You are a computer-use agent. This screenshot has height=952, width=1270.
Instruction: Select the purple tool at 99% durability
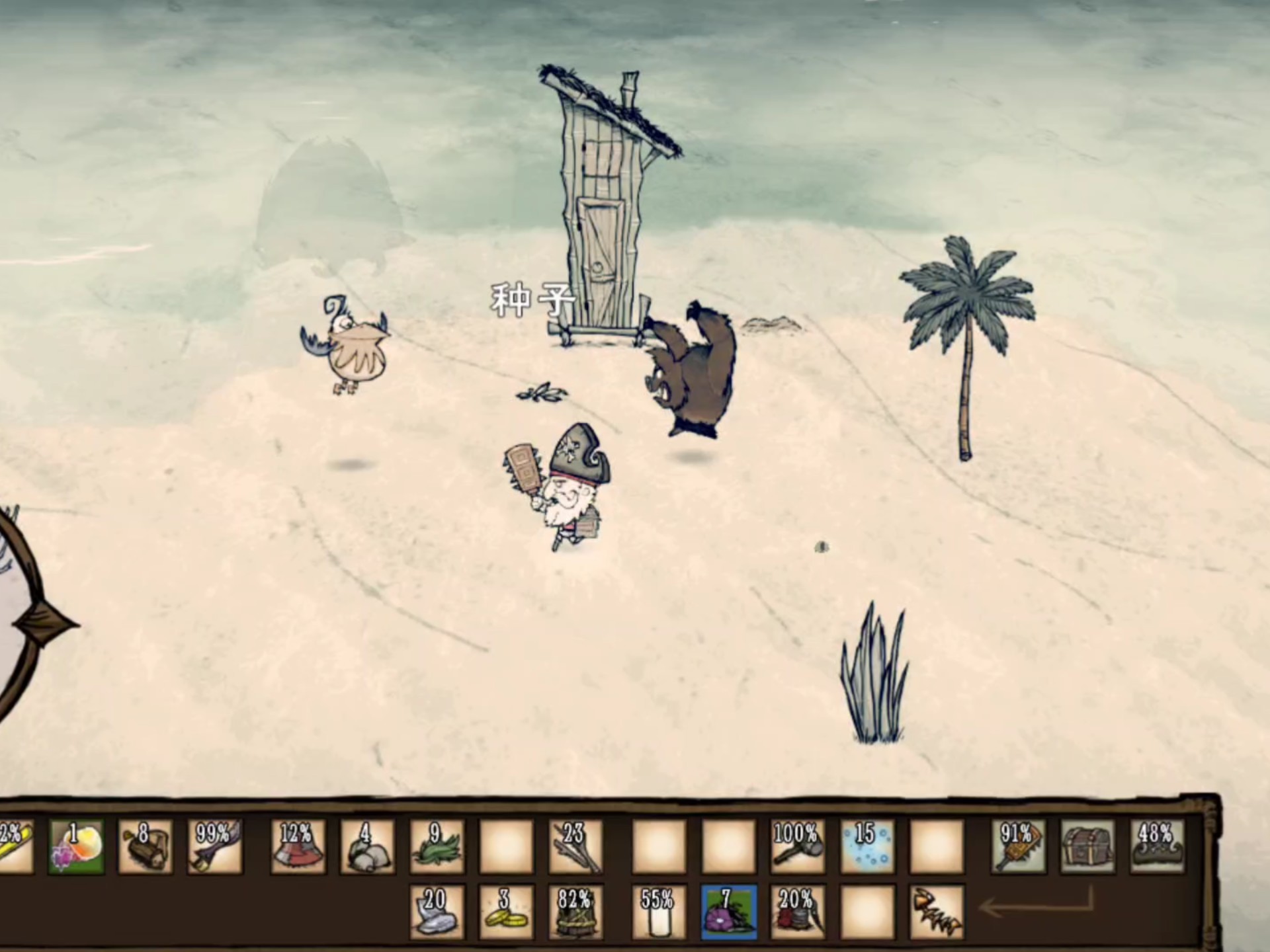coord(215,847)
